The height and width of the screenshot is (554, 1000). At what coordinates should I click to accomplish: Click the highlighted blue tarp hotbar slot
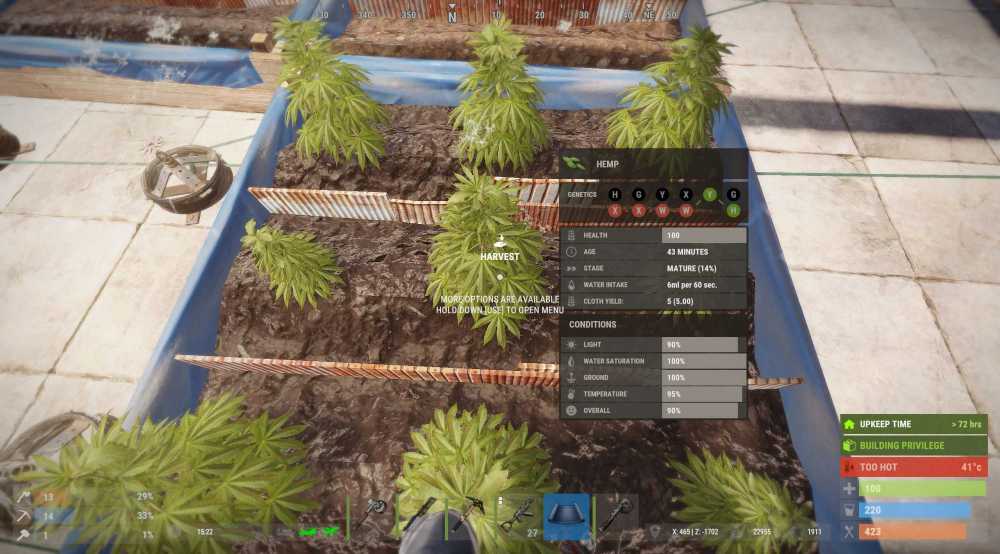pyautogui.click(x=566, y=516)
